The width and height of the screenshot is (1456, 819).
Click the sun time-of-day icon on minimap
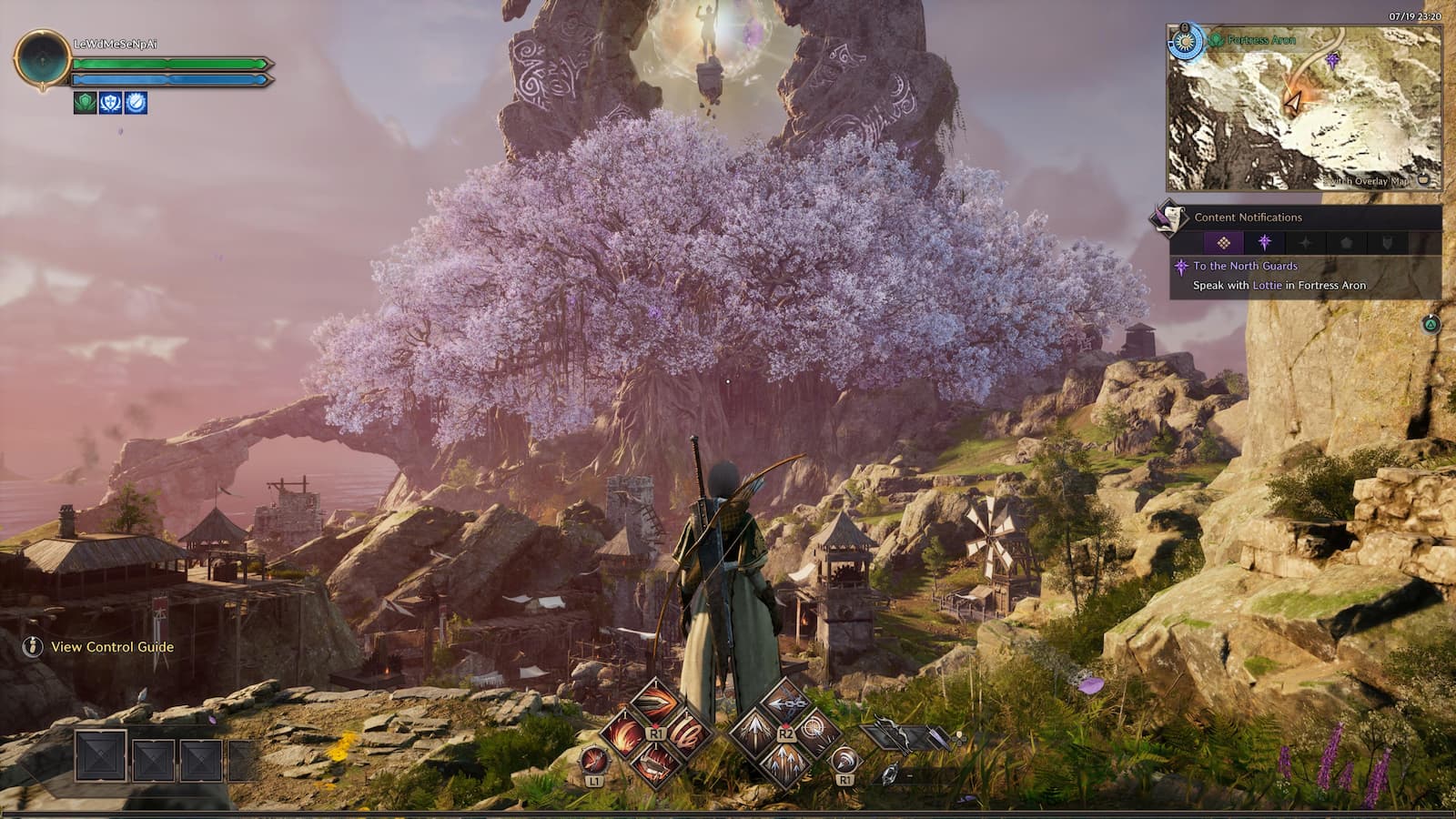(x=1185, y=42)
